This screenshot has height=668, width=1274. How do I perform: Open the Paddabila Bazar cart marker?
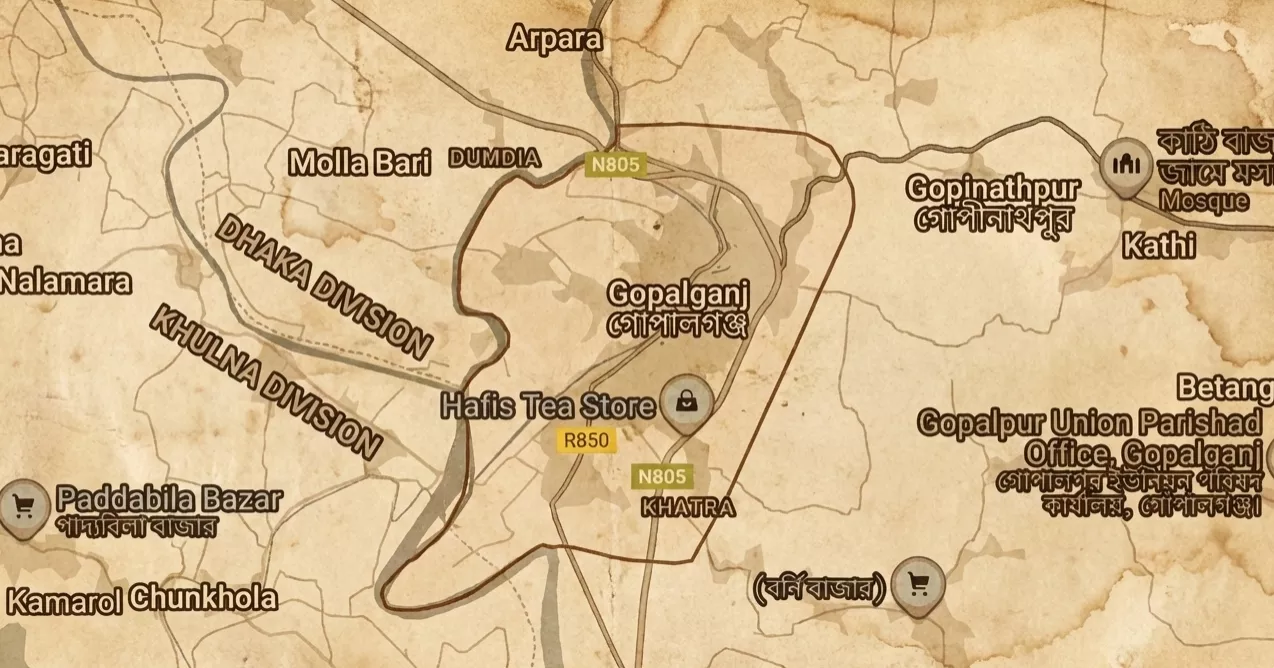[x=24, y=505]
